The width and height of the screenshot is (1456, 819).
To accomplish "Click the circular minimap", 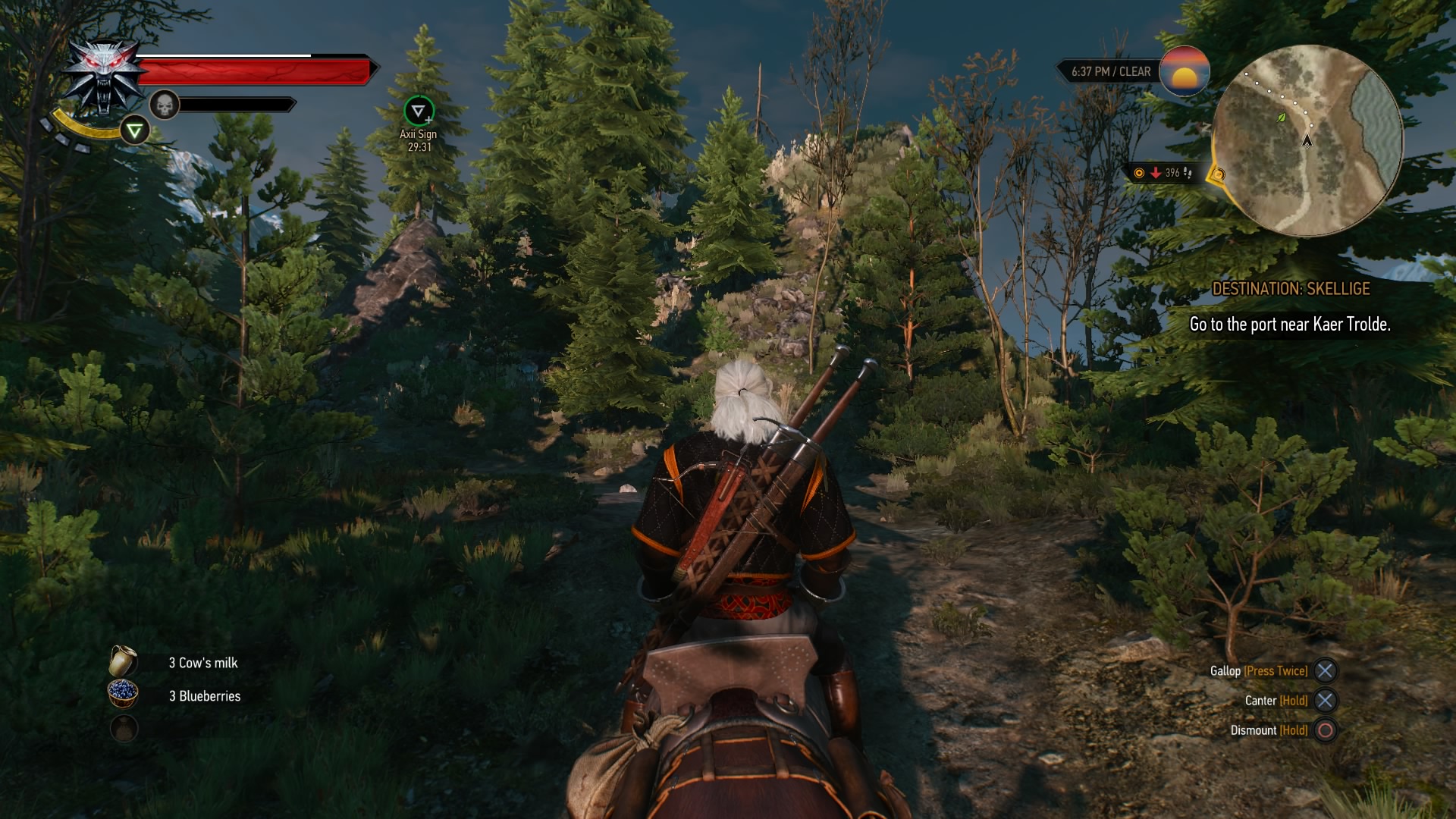I will [1307, 140].
